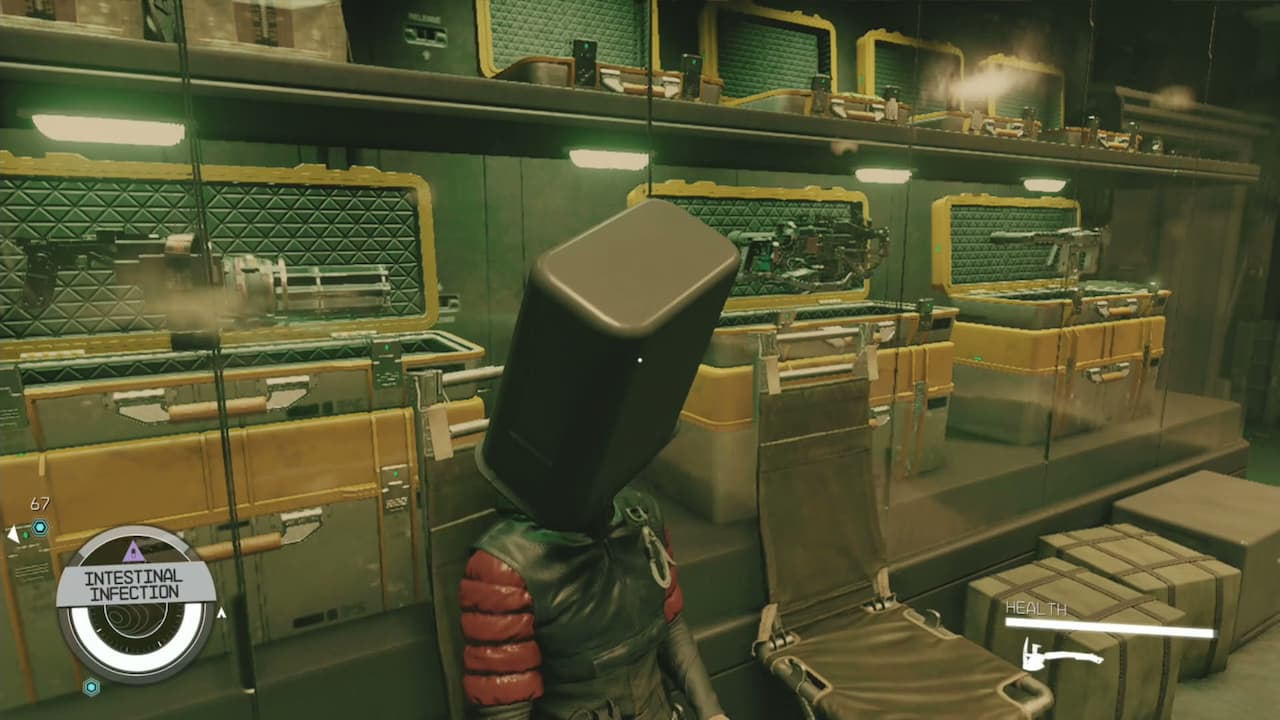1280x720 pixels.
Task: Click the HEALTH label text
Action: coord(1035,607)
